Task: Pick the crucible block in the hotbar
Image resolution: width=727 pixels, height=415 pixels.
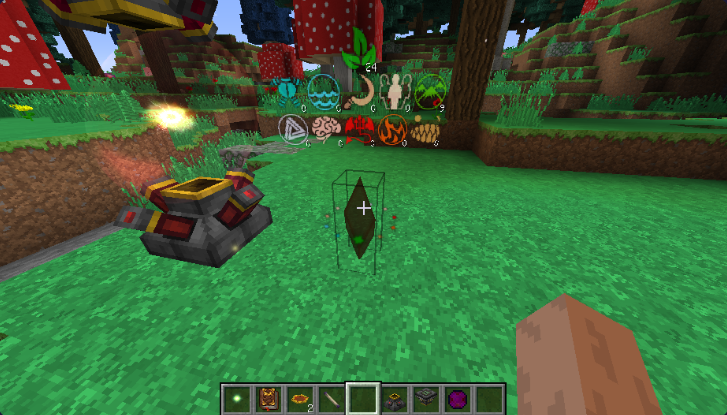Action: tap(392, 397)
